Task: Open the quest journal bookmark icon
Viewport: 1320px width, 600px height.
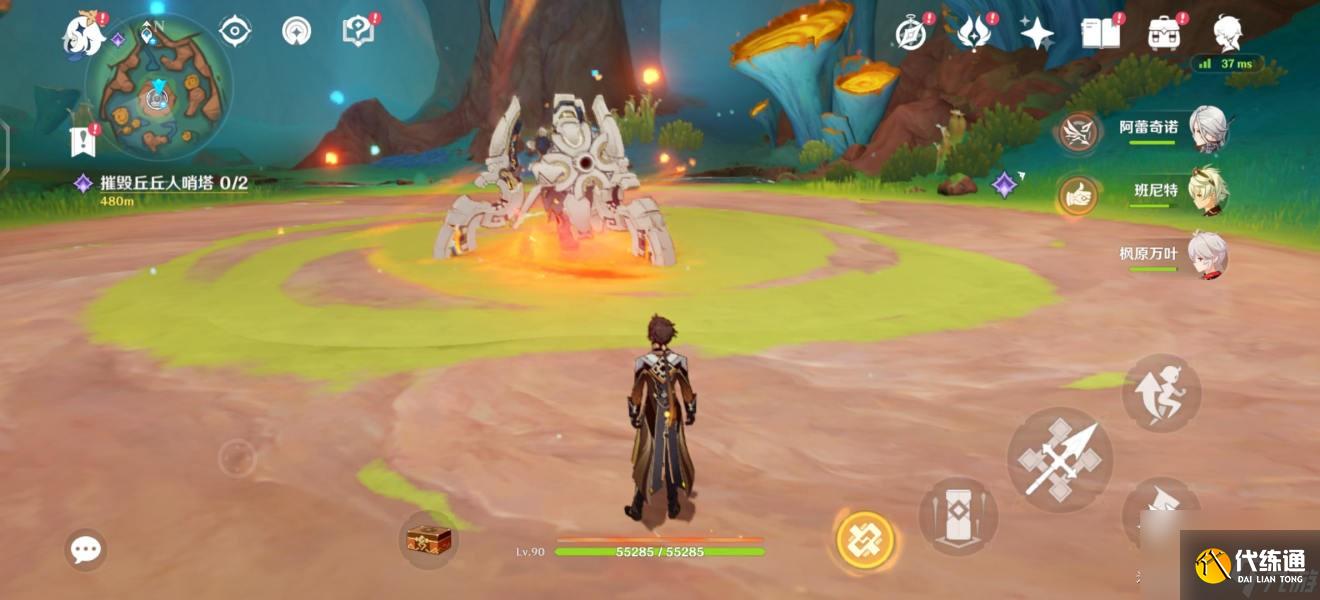Action: click(82, 142)
